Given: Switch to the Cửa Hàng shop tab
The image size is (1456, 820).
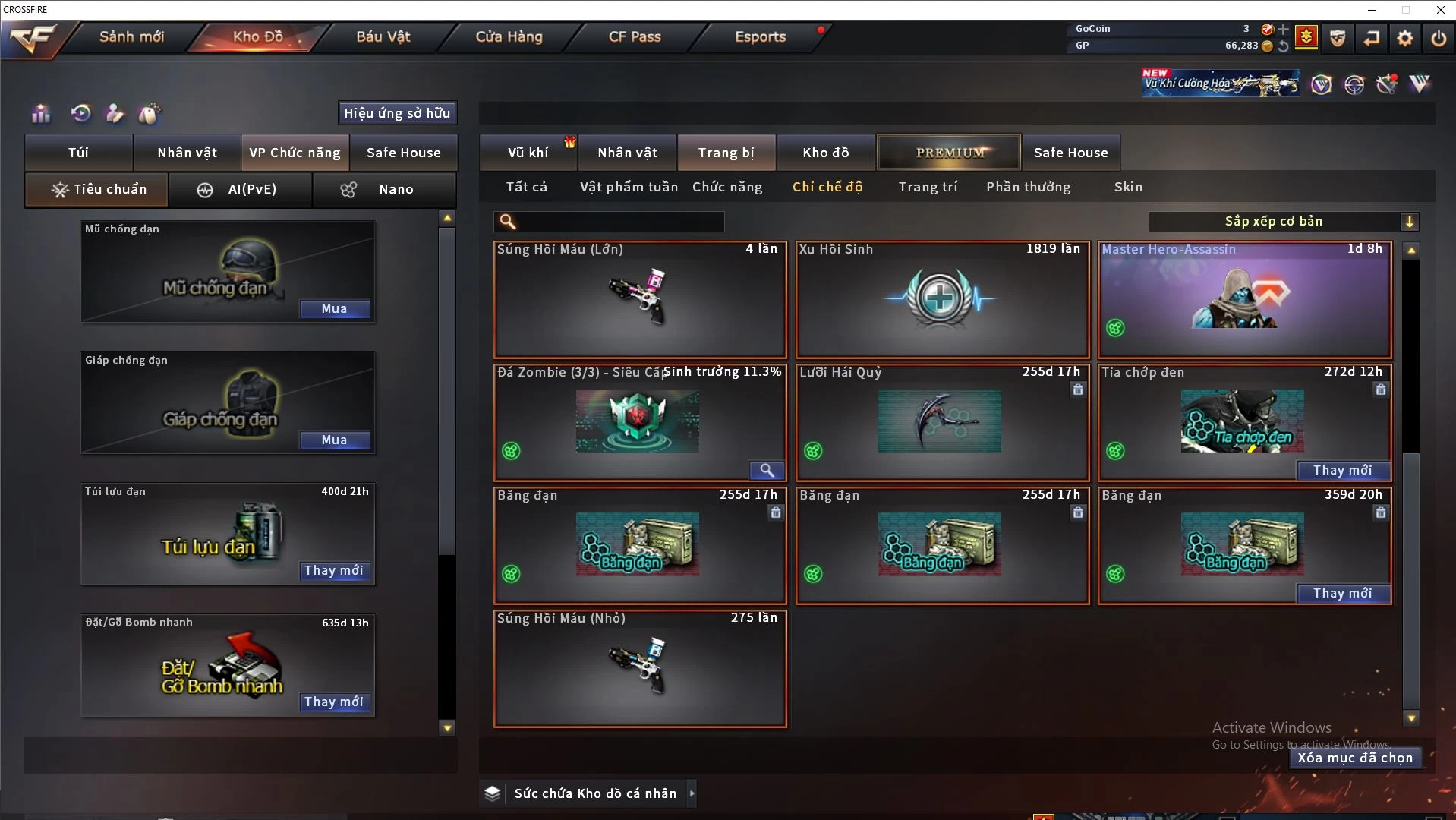Looking at the screenshot, I should 509,36.
